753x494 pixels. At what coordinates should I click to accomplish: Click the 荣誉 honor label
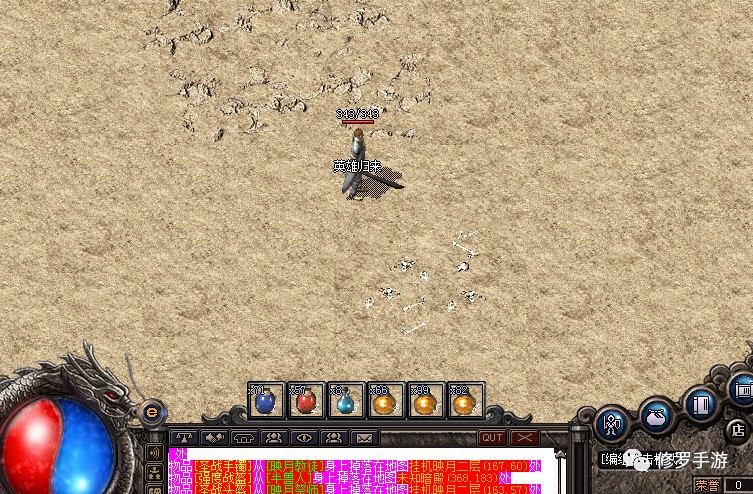pyautogui.click(x=707, y=485)
